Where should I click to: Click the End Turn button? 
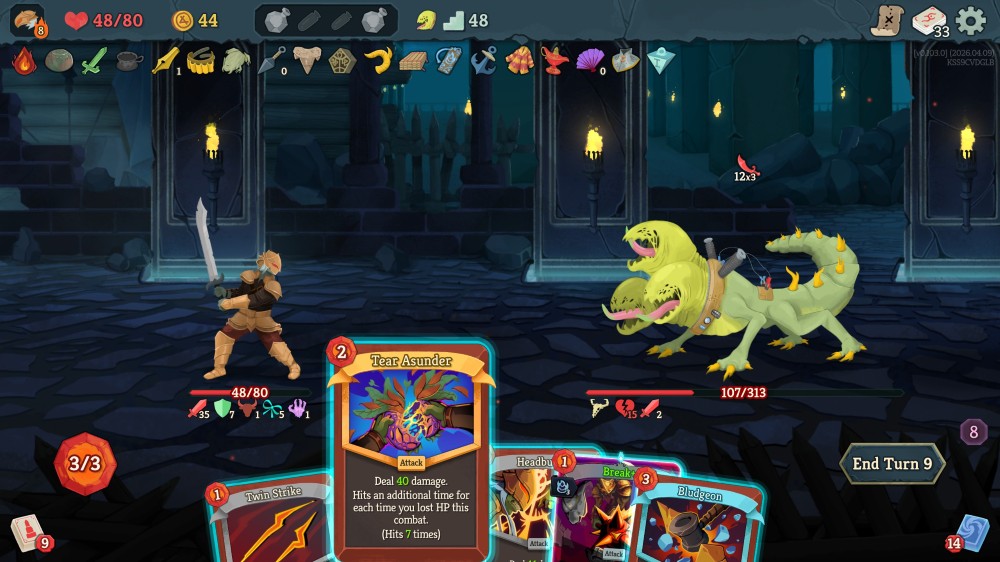892,464
